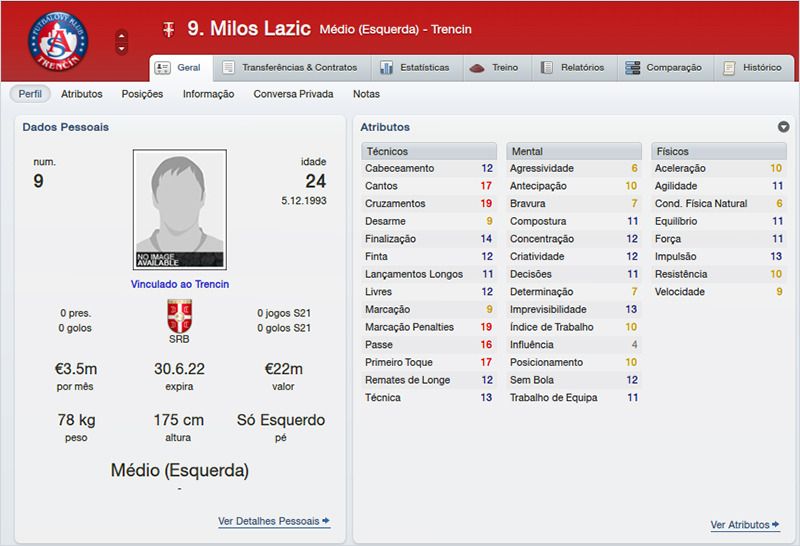Select the Notas sub-tab
Image resolution: width=800 pixels, height=546 pixels.
pos(366,94)
